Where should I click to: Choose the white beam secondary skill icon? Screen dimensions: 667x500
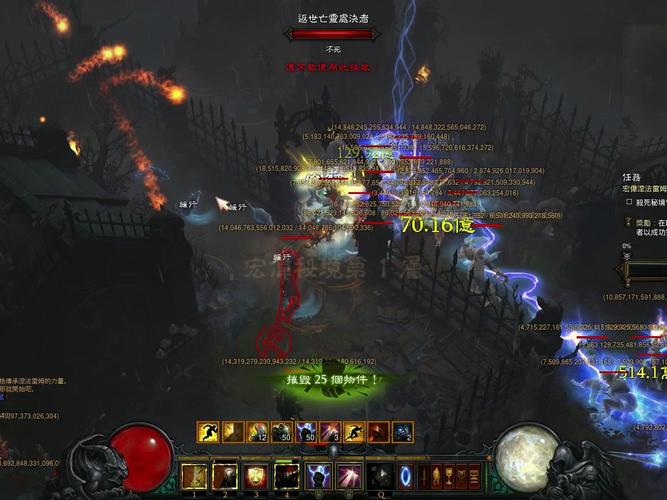click(349, 476)
